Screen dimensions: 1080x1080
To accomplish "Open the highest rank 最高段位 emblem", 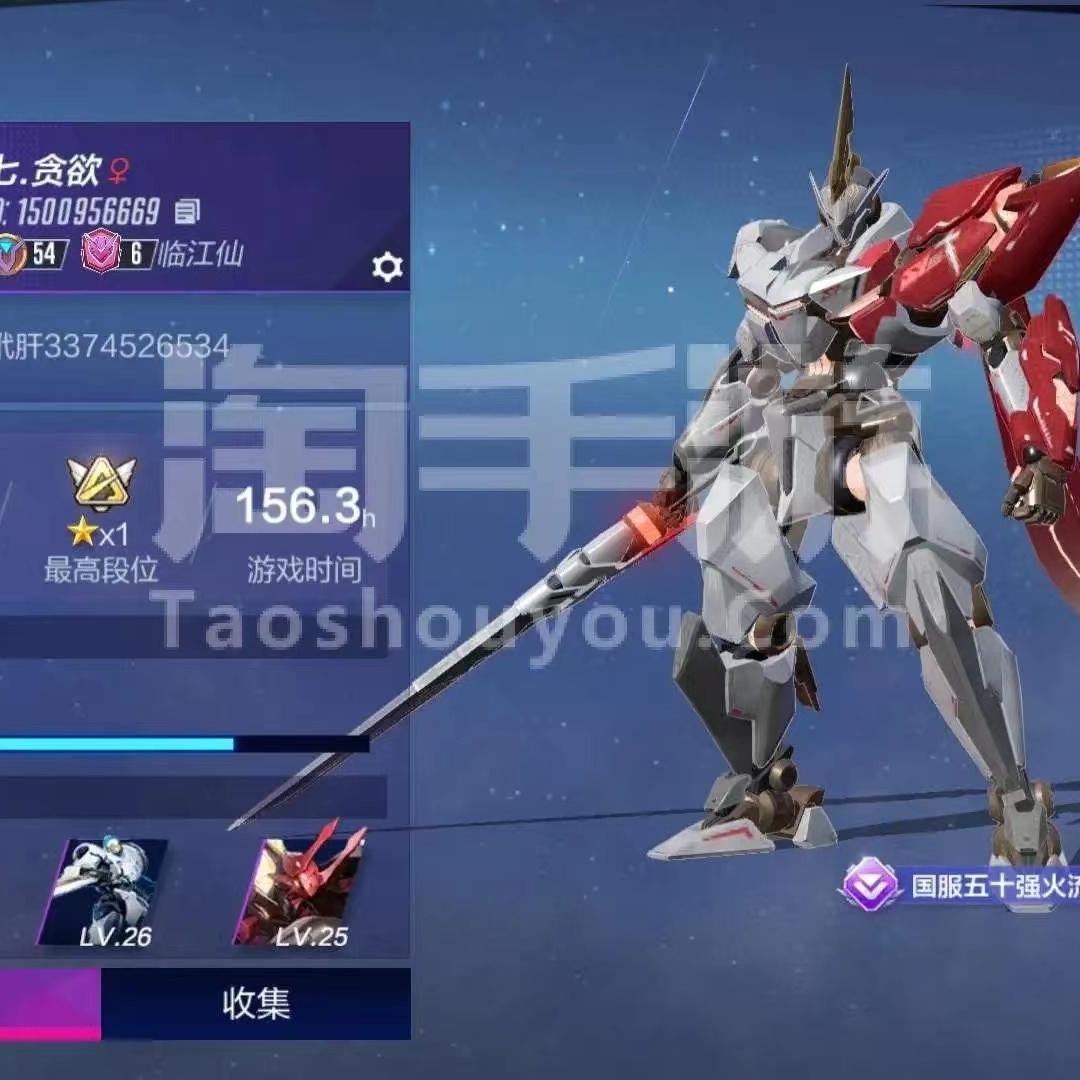I will (101, 485).
